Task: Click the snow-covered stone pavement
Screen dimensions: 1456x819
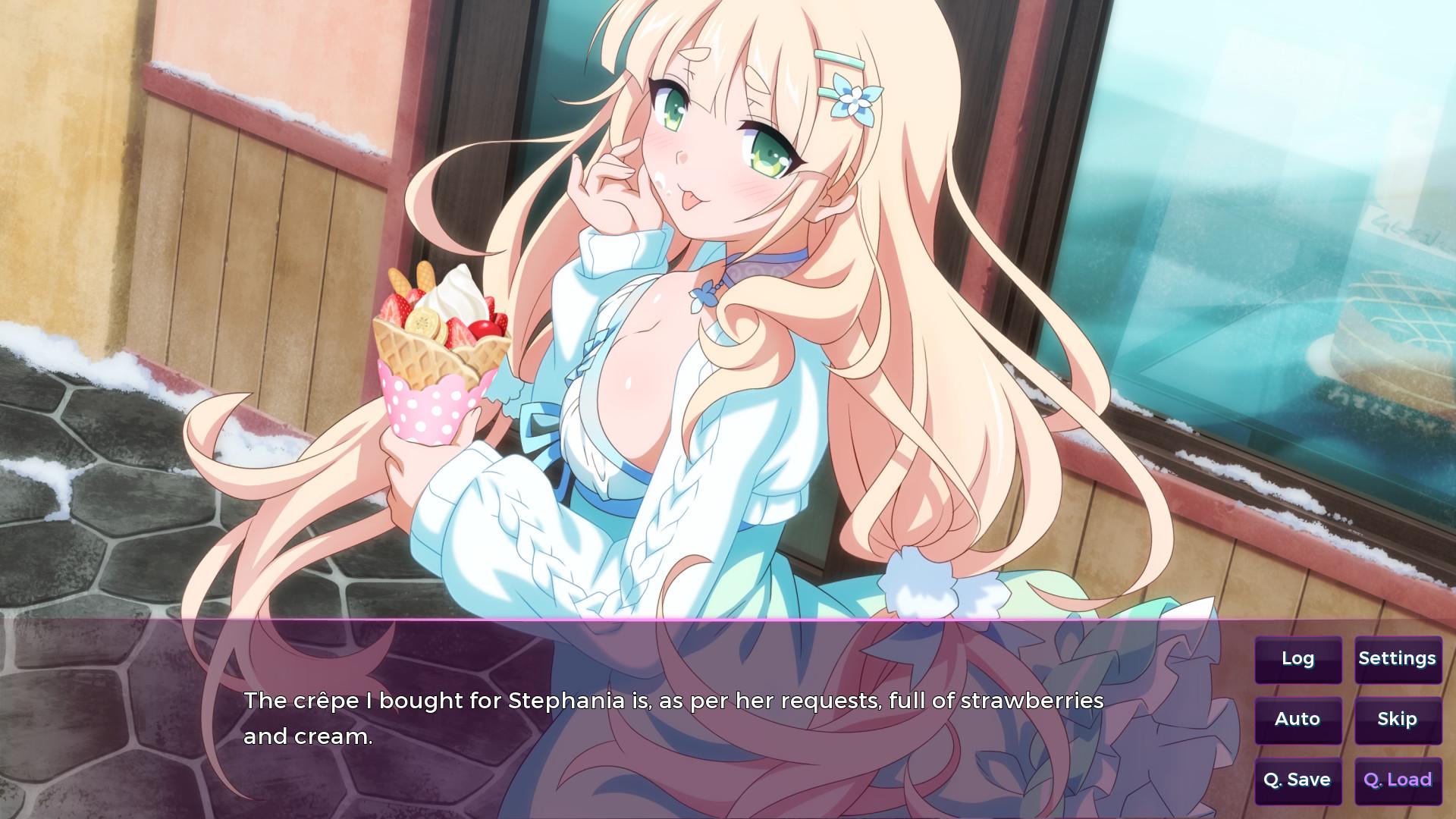Action: [x=114, y=493]
